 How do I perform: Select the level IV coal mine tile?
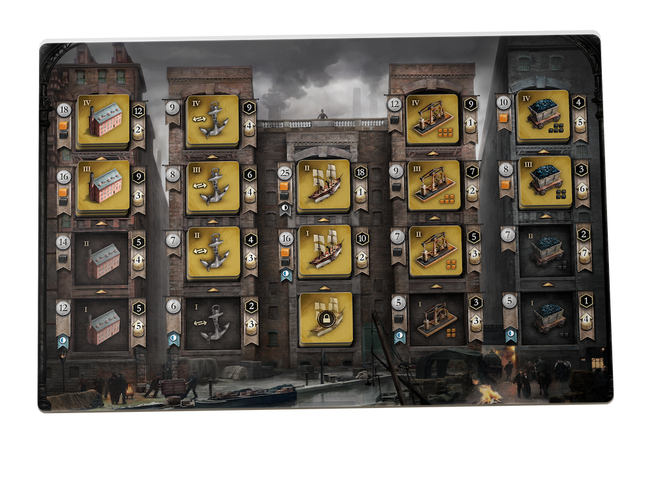pos(543,117)
